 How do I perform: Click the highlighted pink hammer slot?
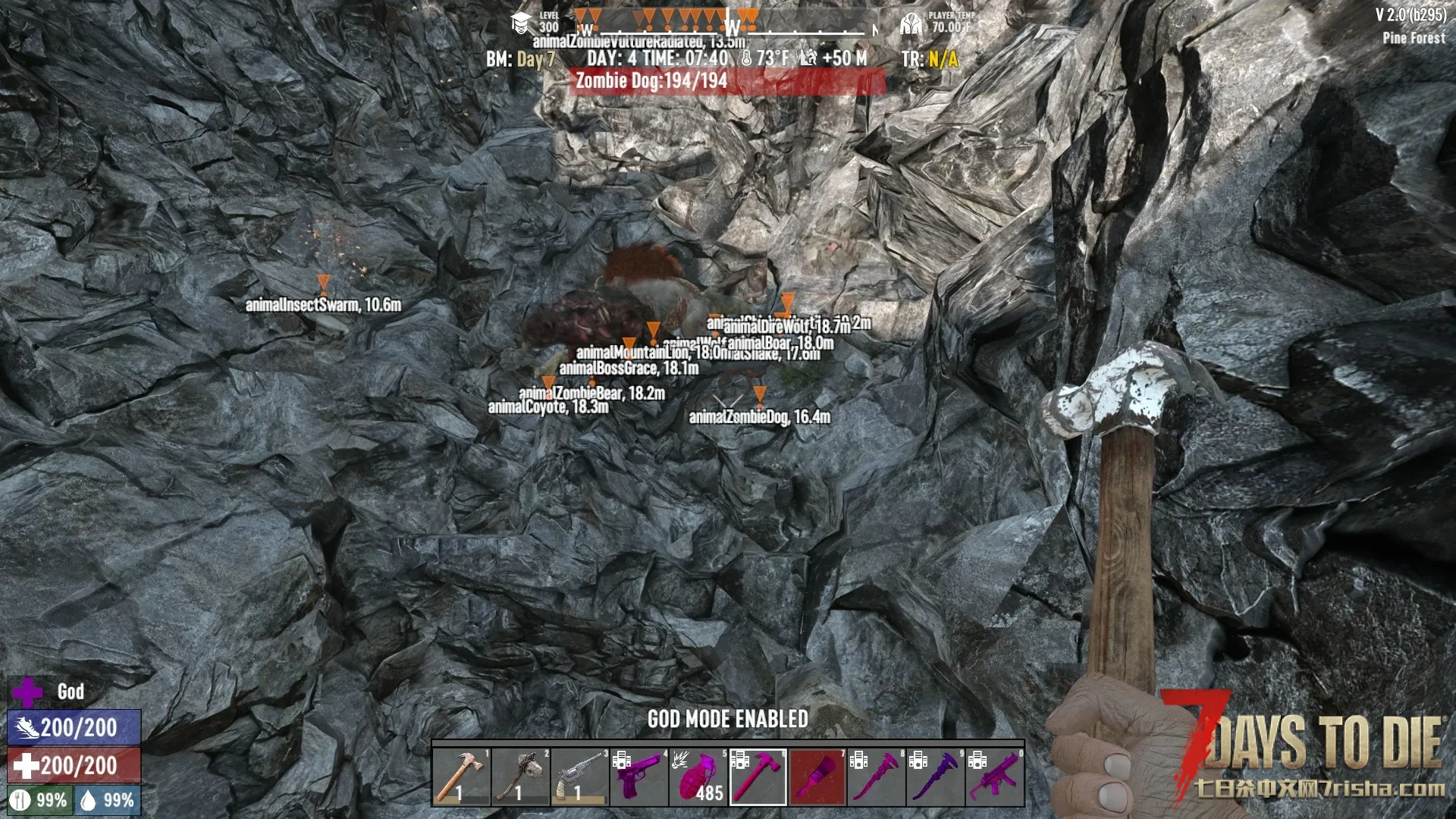pyautogui.click(x=758, y=776)
